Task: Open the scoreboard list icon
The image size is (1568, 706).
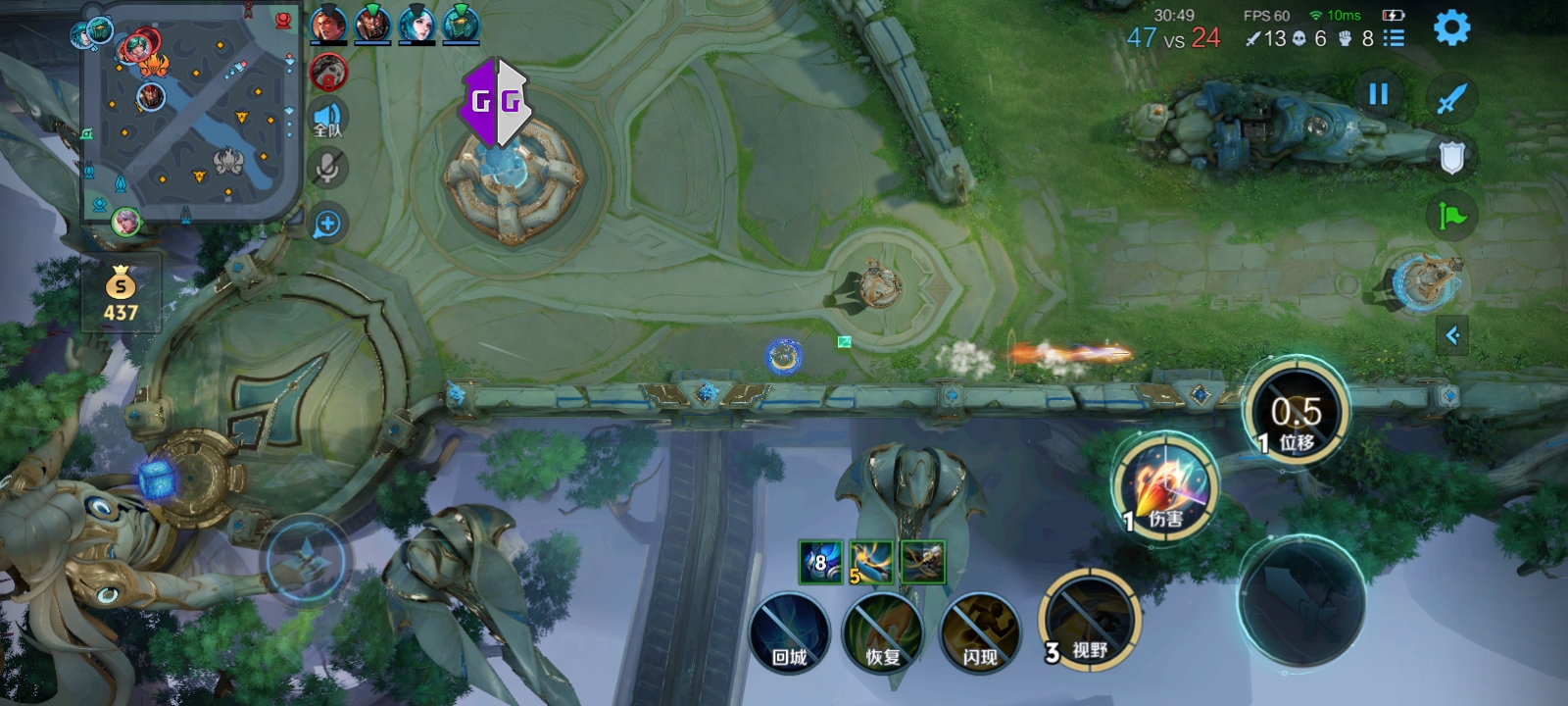Action: click(x=1394, y=38)
